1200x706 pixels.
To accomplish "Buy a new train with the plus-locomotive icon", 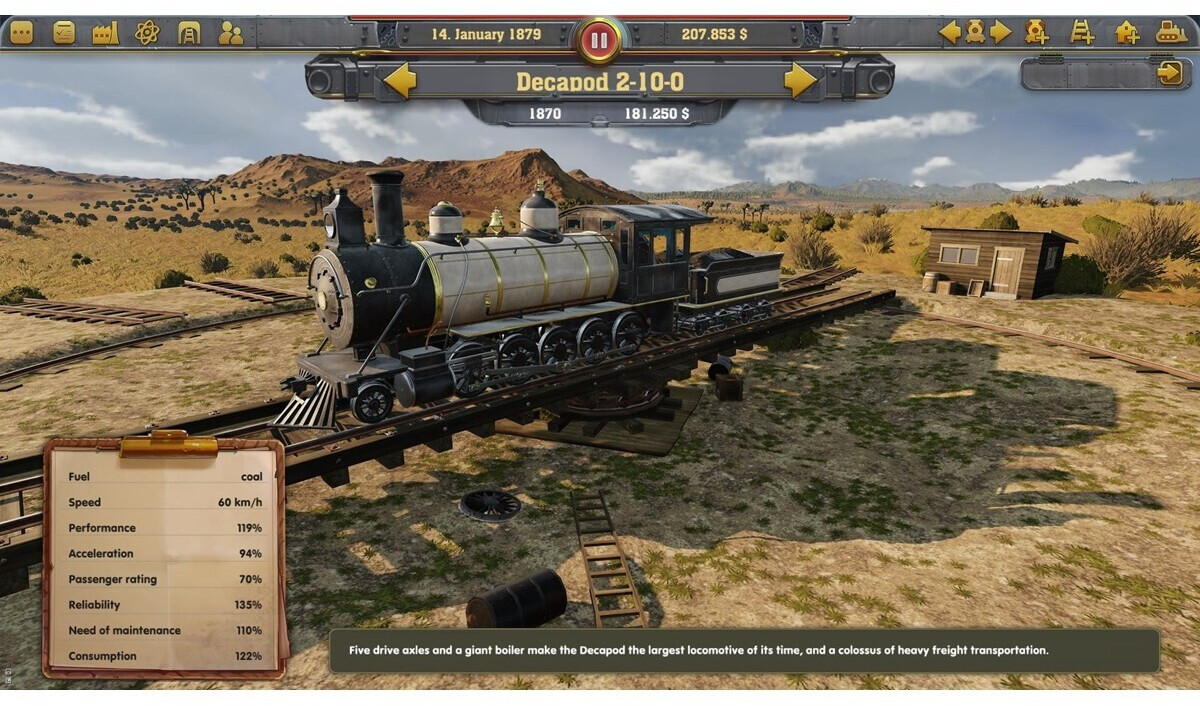I will 1036,32.
